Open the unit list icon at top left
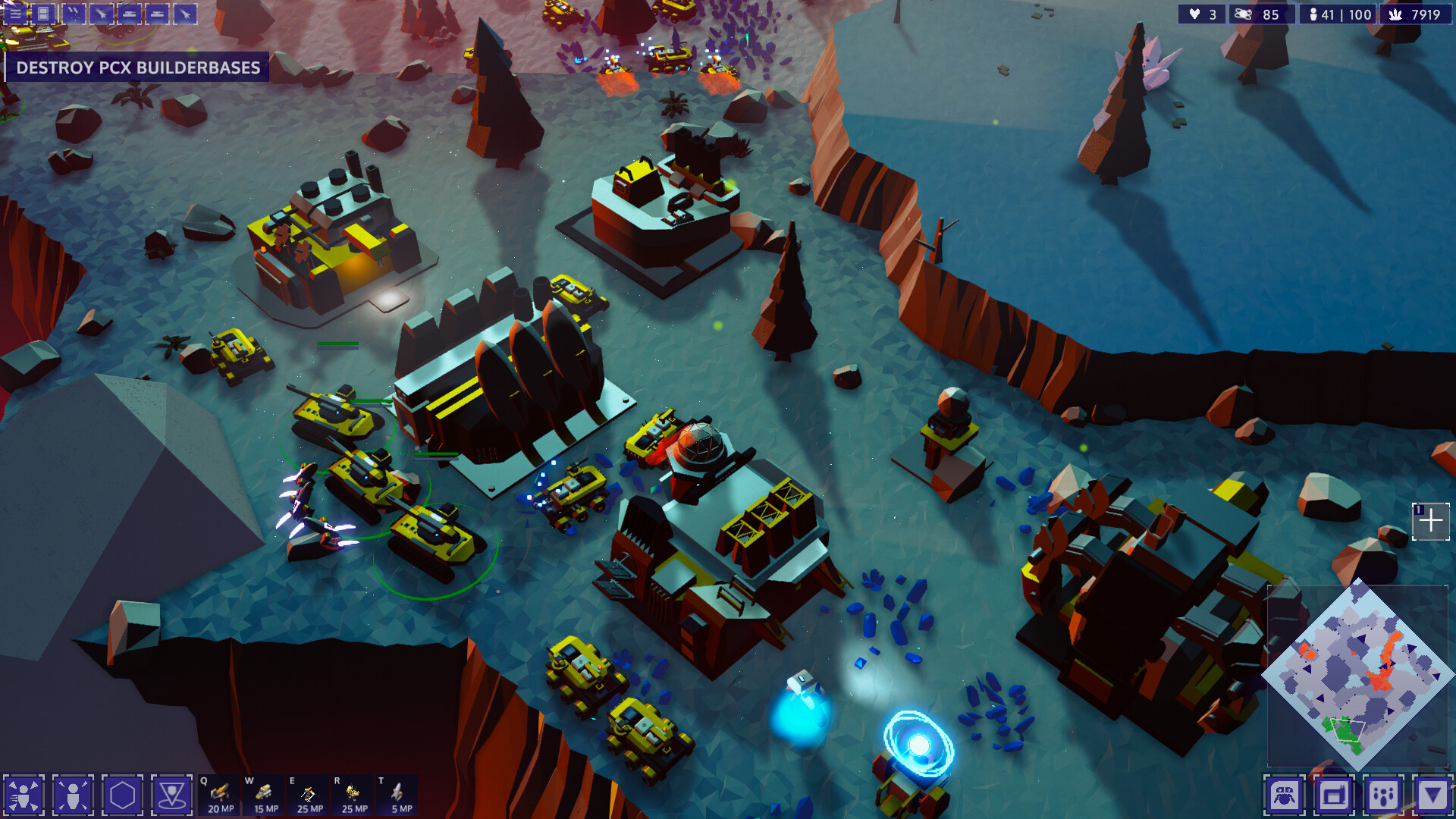Viewport: 1456px width, 819px height. tap(14, 14)
